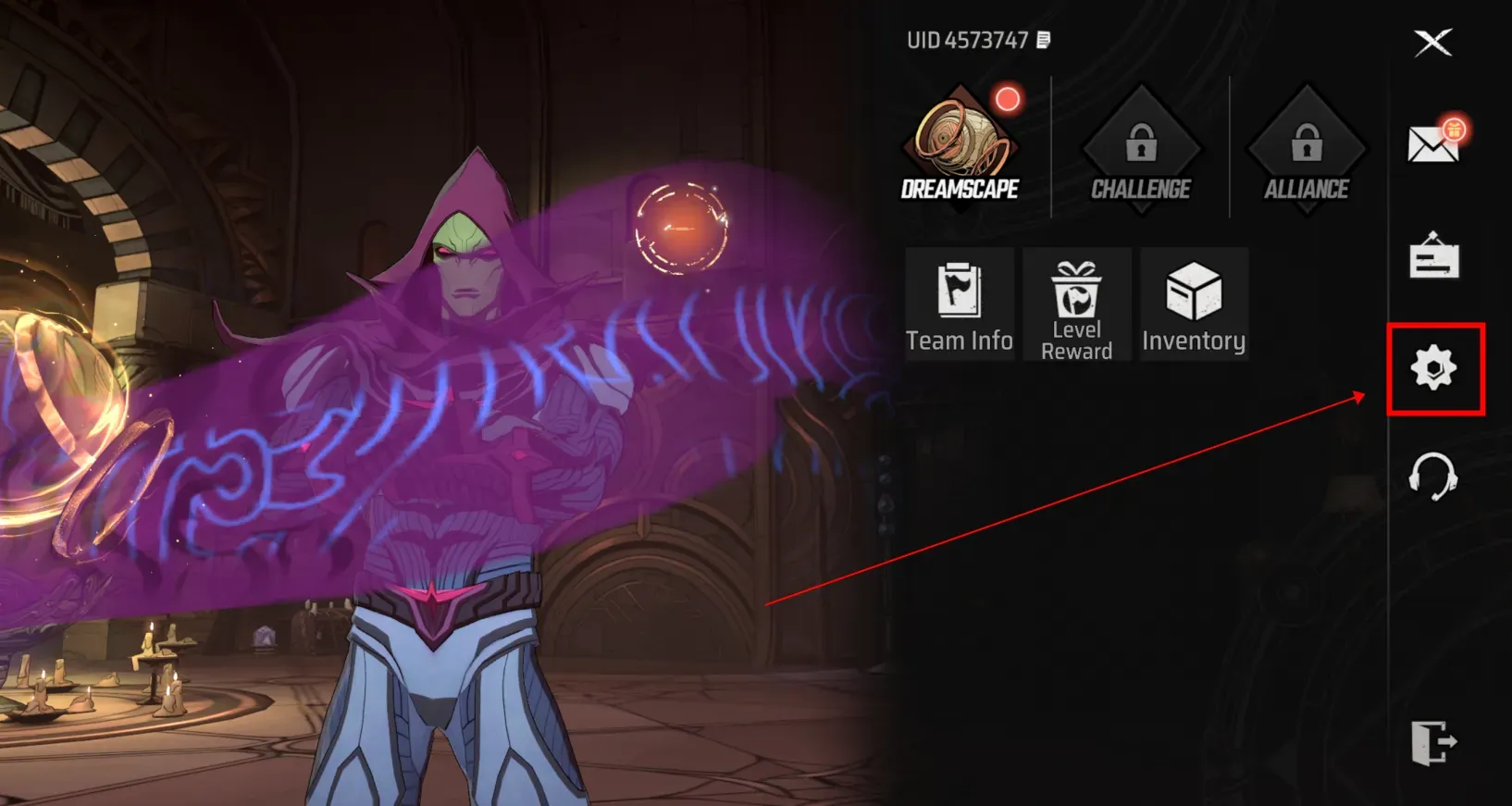Image resolution: width=1512 pixels, height=806 pixels.
Task: Open settings via the gear icon
Action: [x=1433, y=368]
